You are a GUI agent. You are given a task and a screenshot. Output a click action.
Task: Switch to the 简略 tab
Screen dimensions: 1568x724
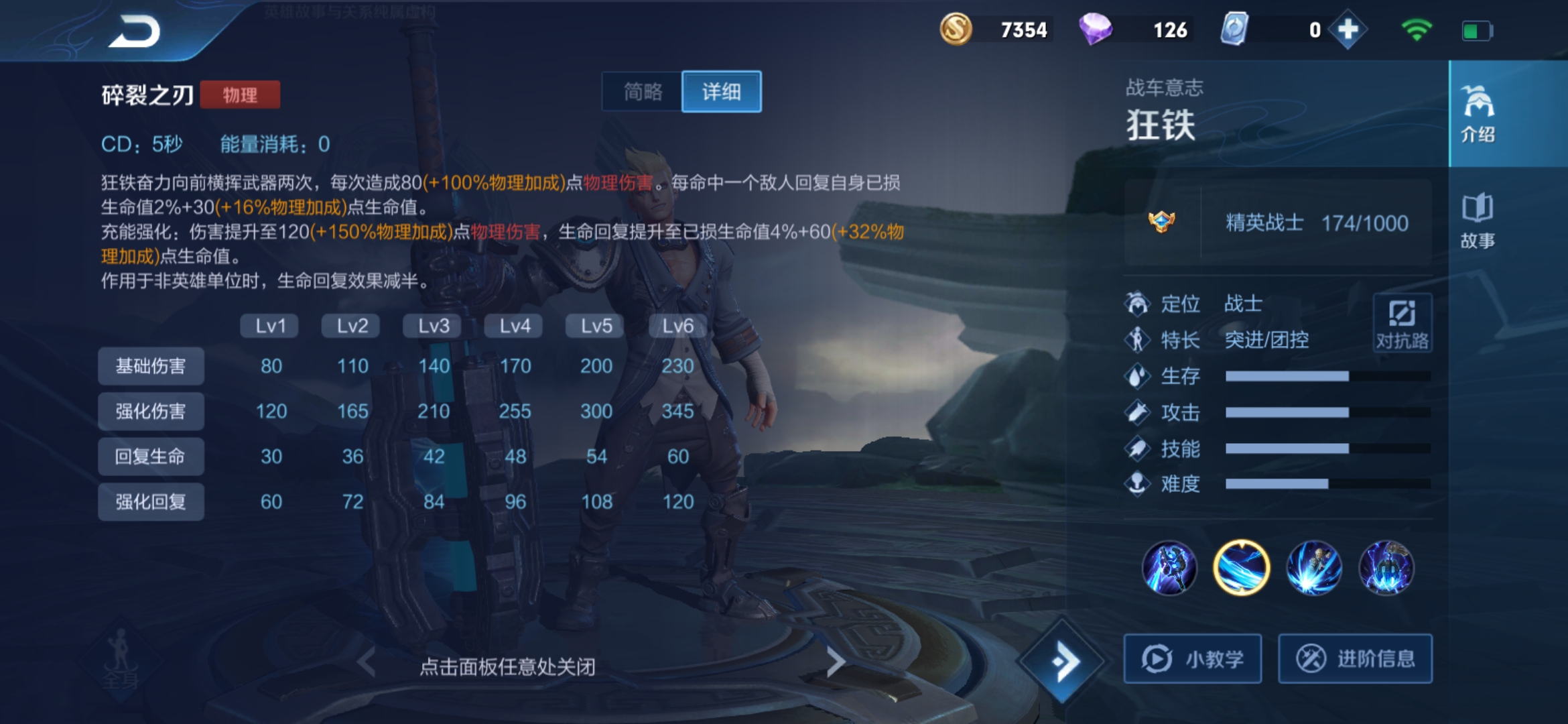click(x=643, y=92)
